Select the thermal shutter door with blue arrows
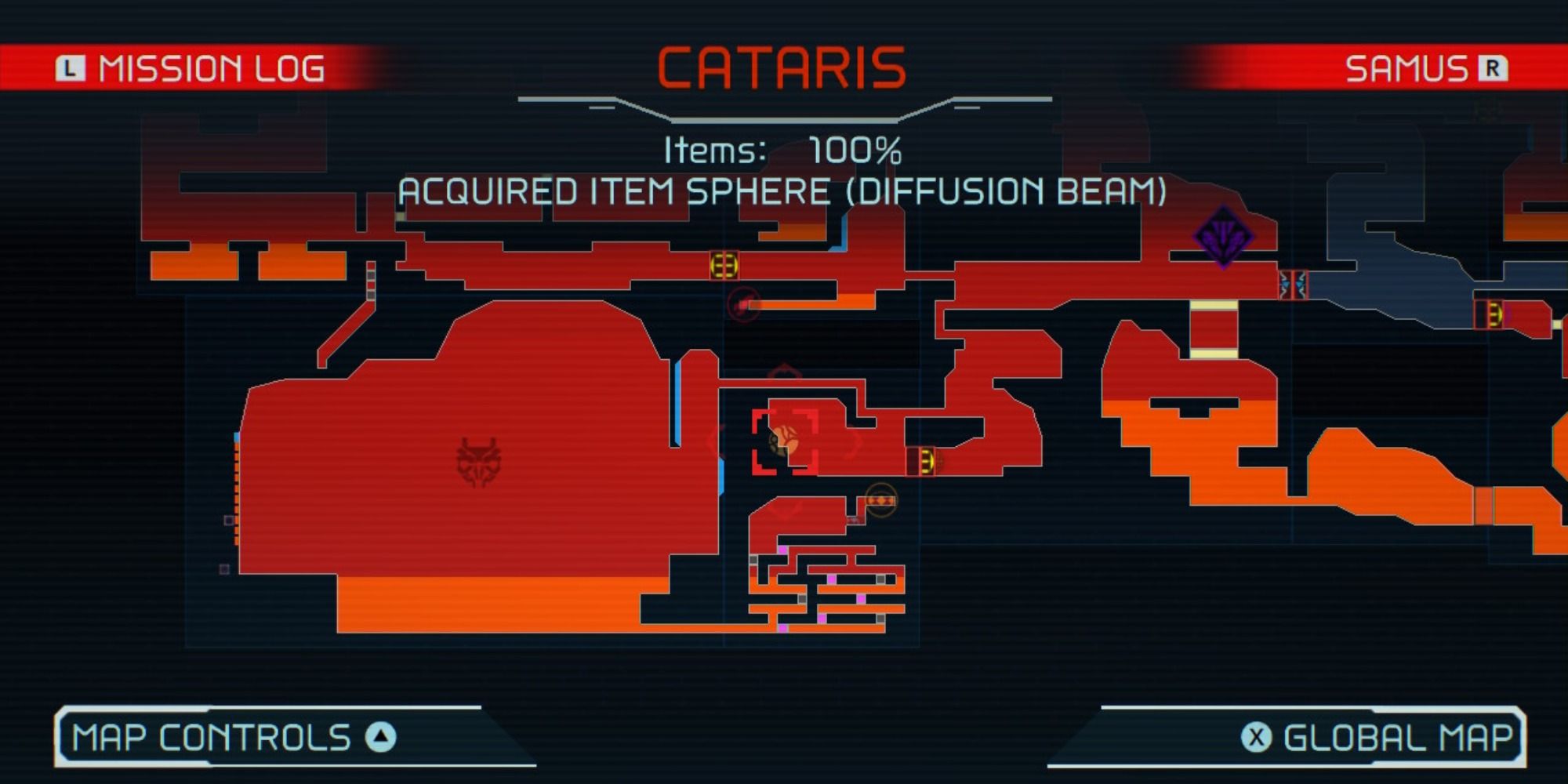 point(1294,285)
